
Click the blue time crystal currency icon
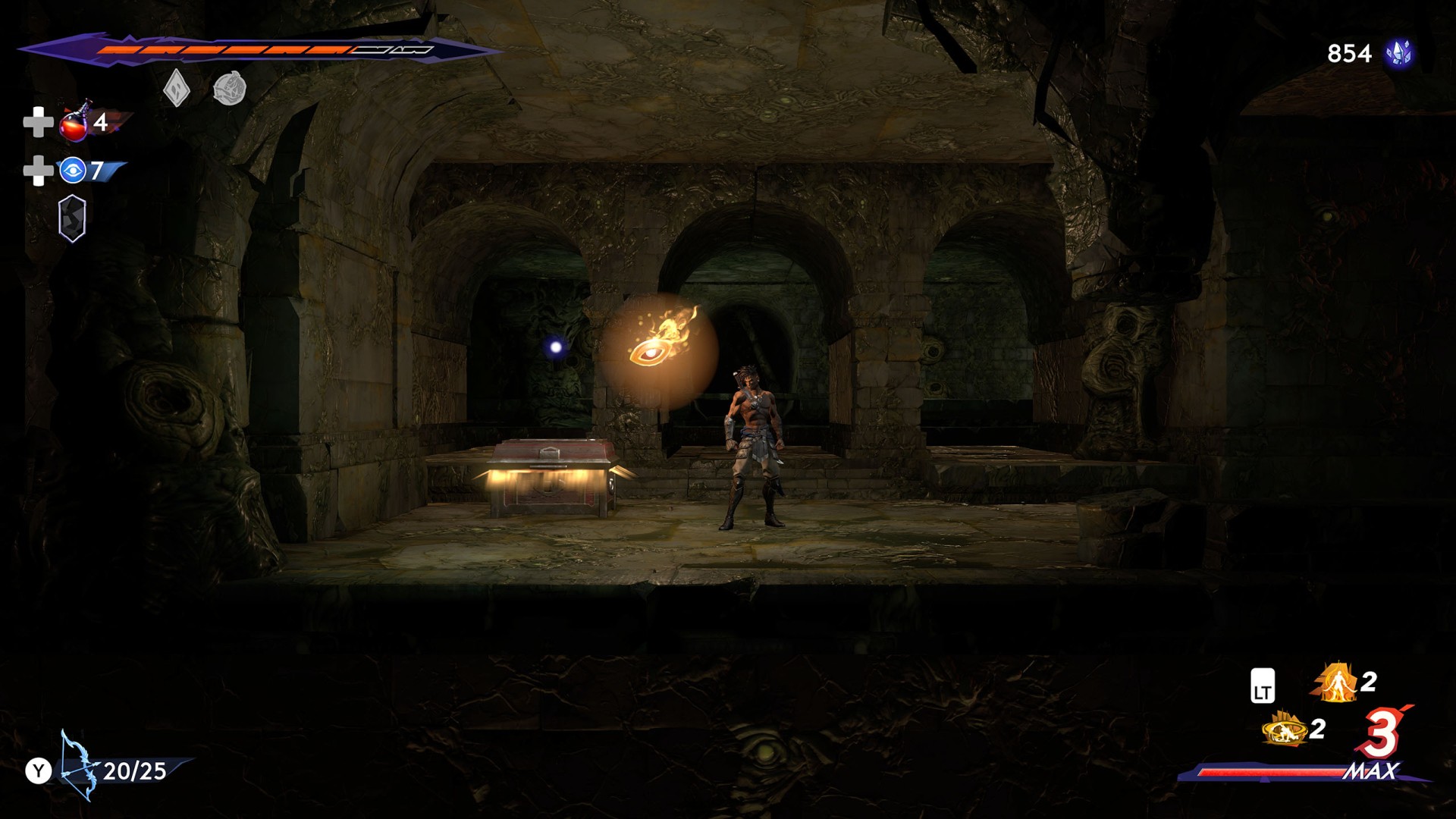[x=1398, y=53]
